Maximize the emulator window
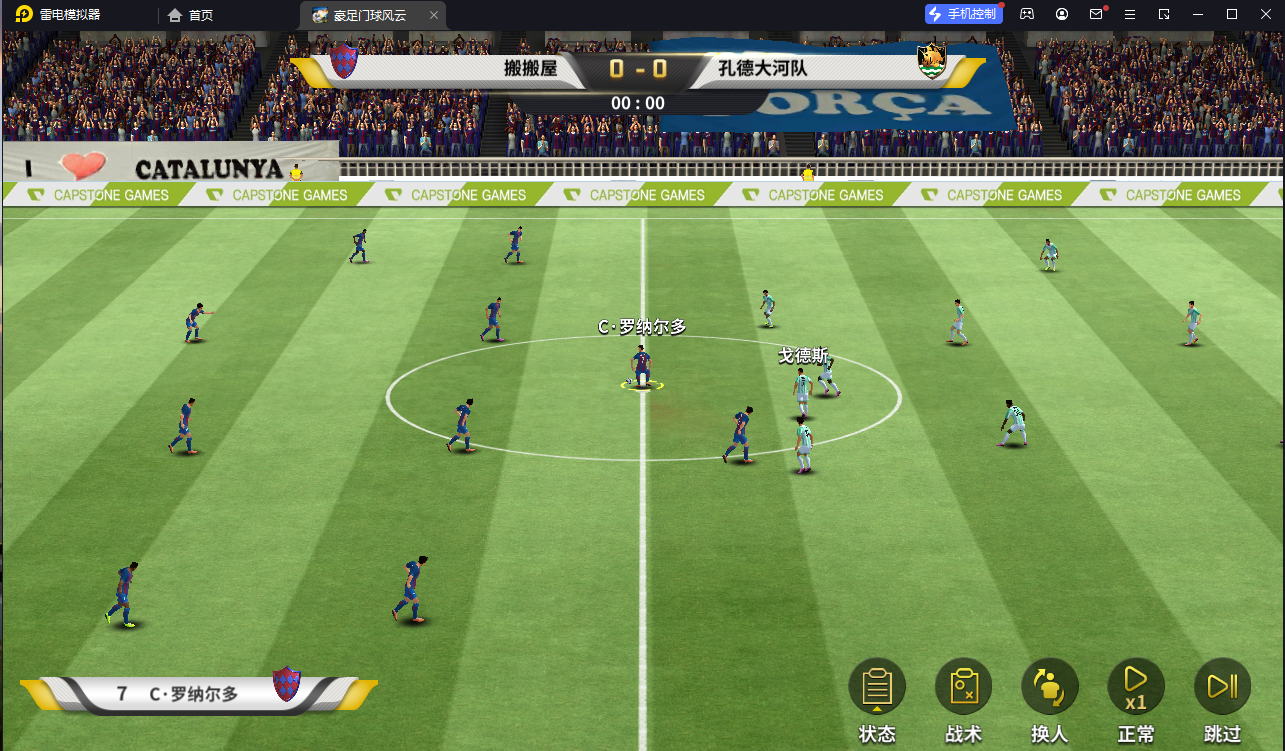 1232,14
